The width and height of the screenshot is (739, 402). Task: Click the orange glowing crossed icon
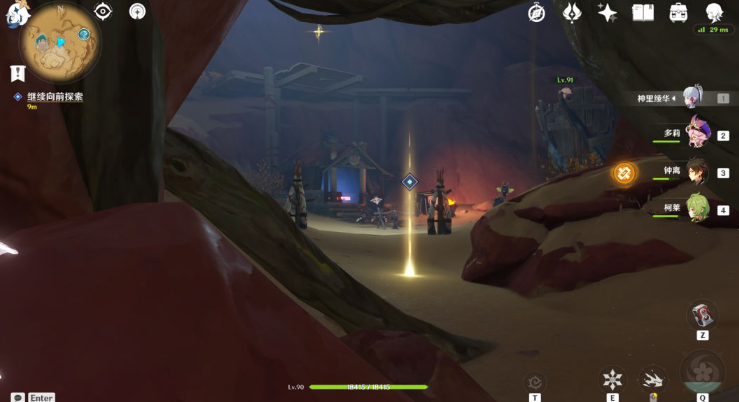click(624, 173)
